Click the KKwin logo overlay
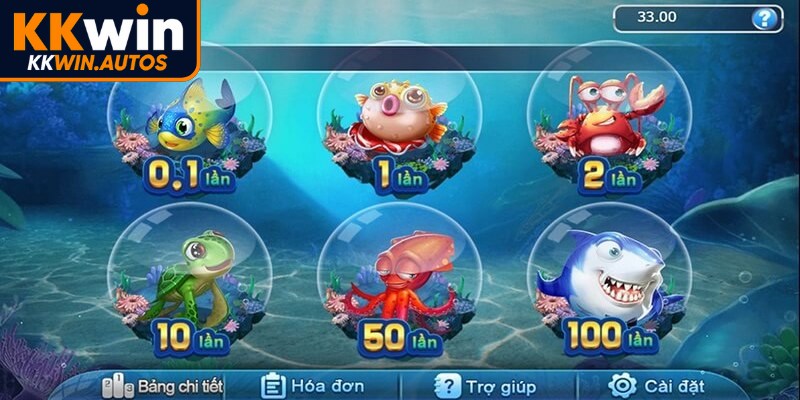 (x=98, y=40)
